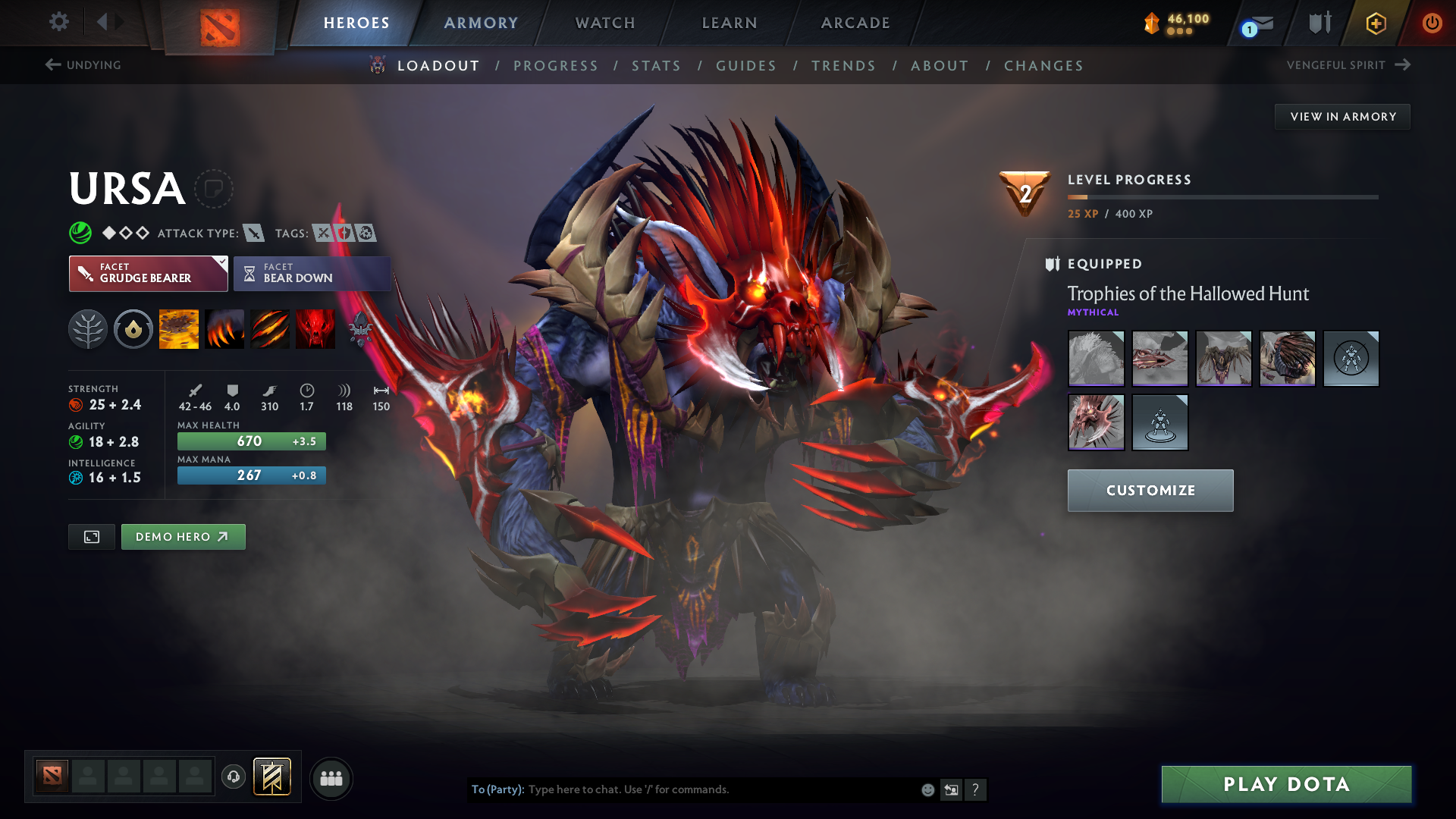Open the Dota 2 settings gear icon
The width and height of the screenshot is (1456, 819).
(59, 22)
